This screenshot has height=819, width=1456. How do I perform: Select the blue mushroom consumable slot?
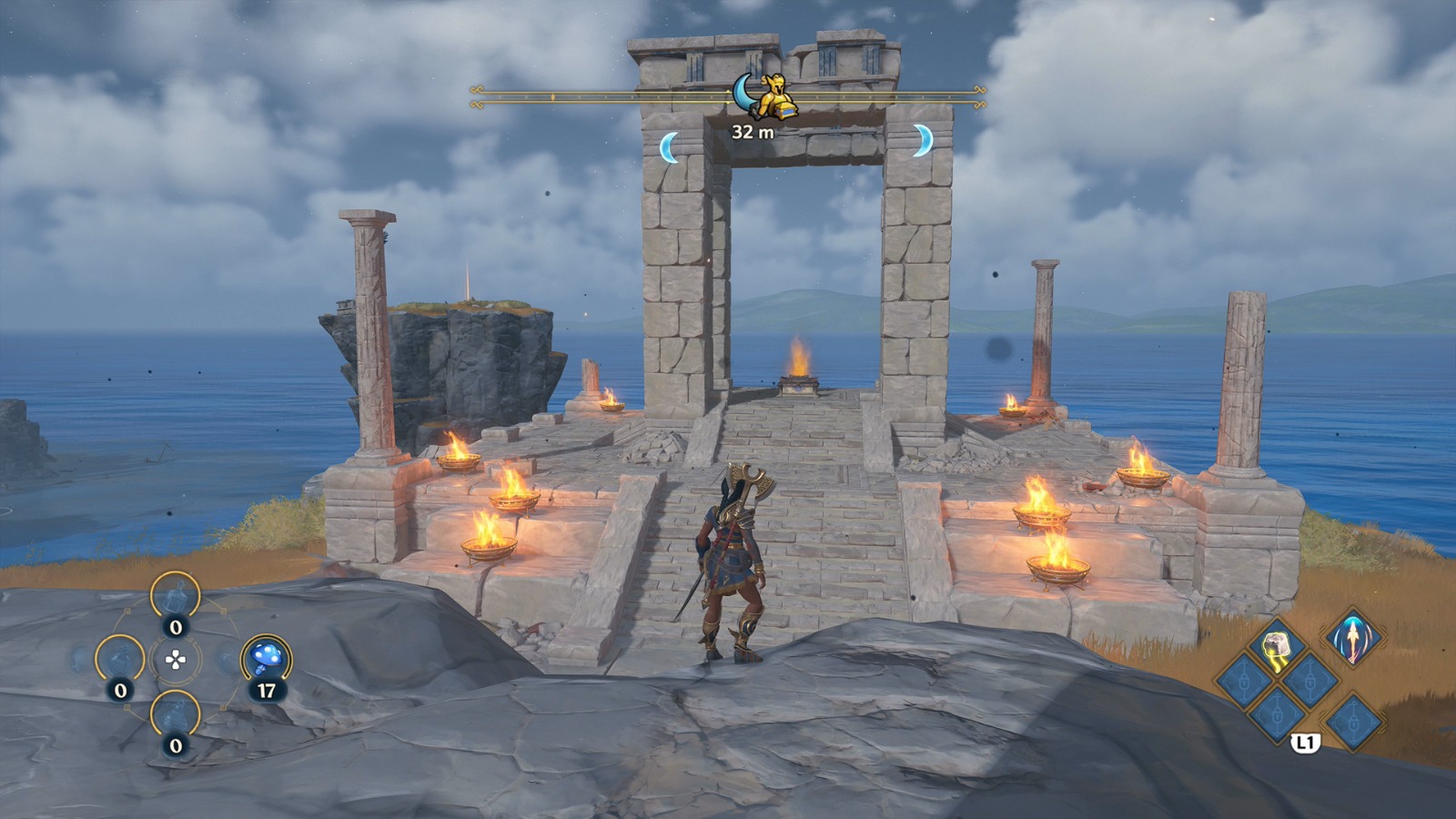coord(267,656)
